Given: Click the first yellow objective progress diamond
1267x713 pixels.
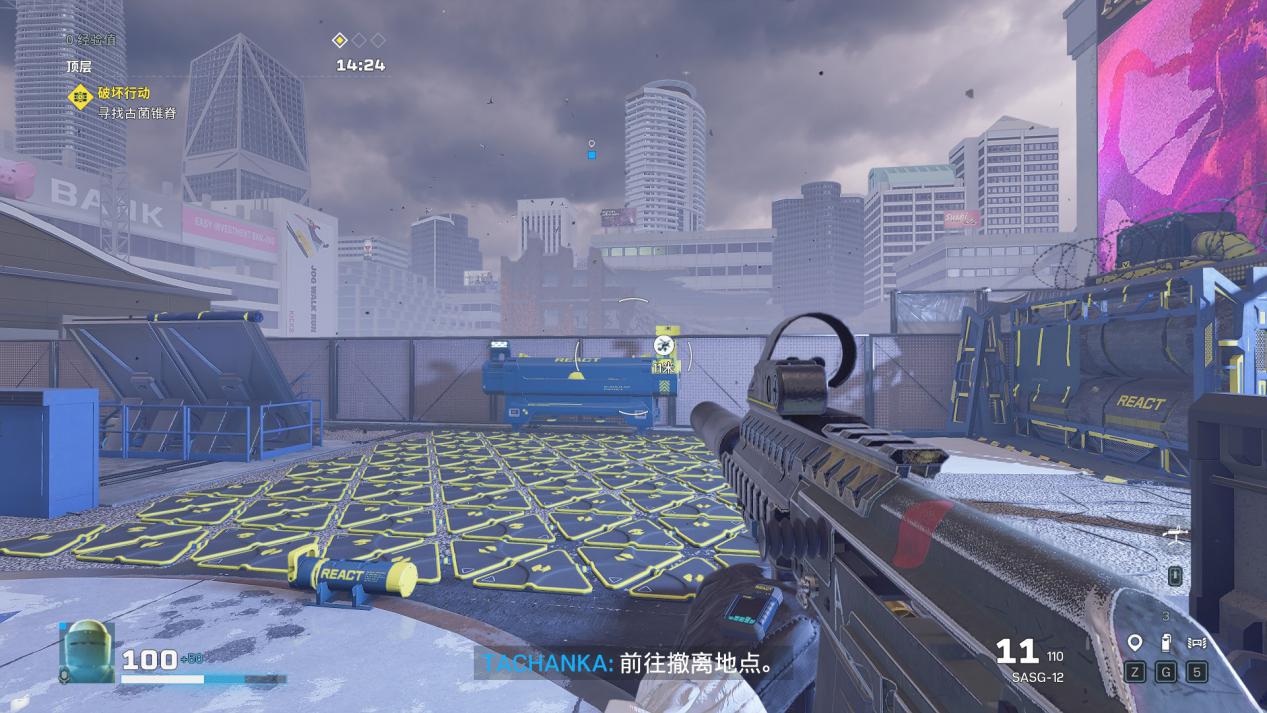Looking at the screenshot, I should [x=340, y=40].
